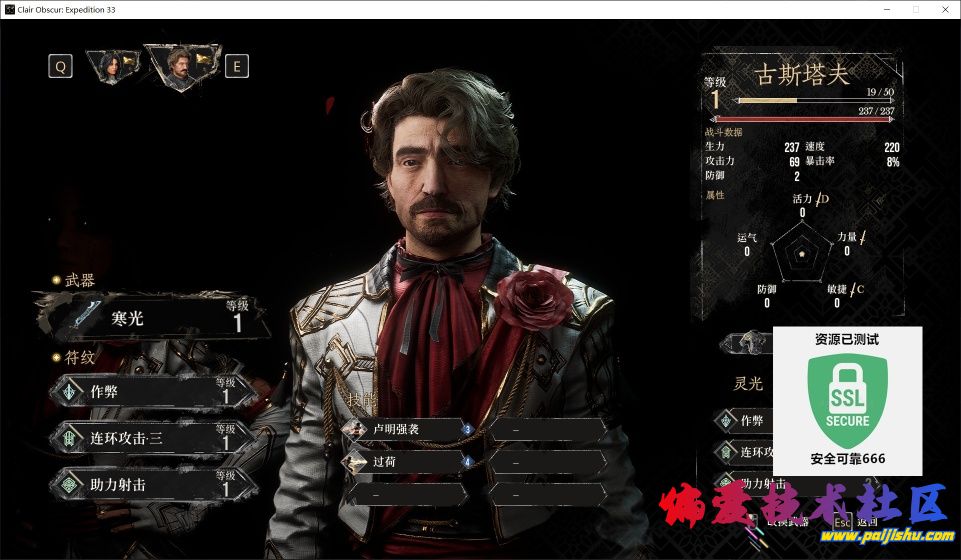Minimize the game window

[884, 9]
